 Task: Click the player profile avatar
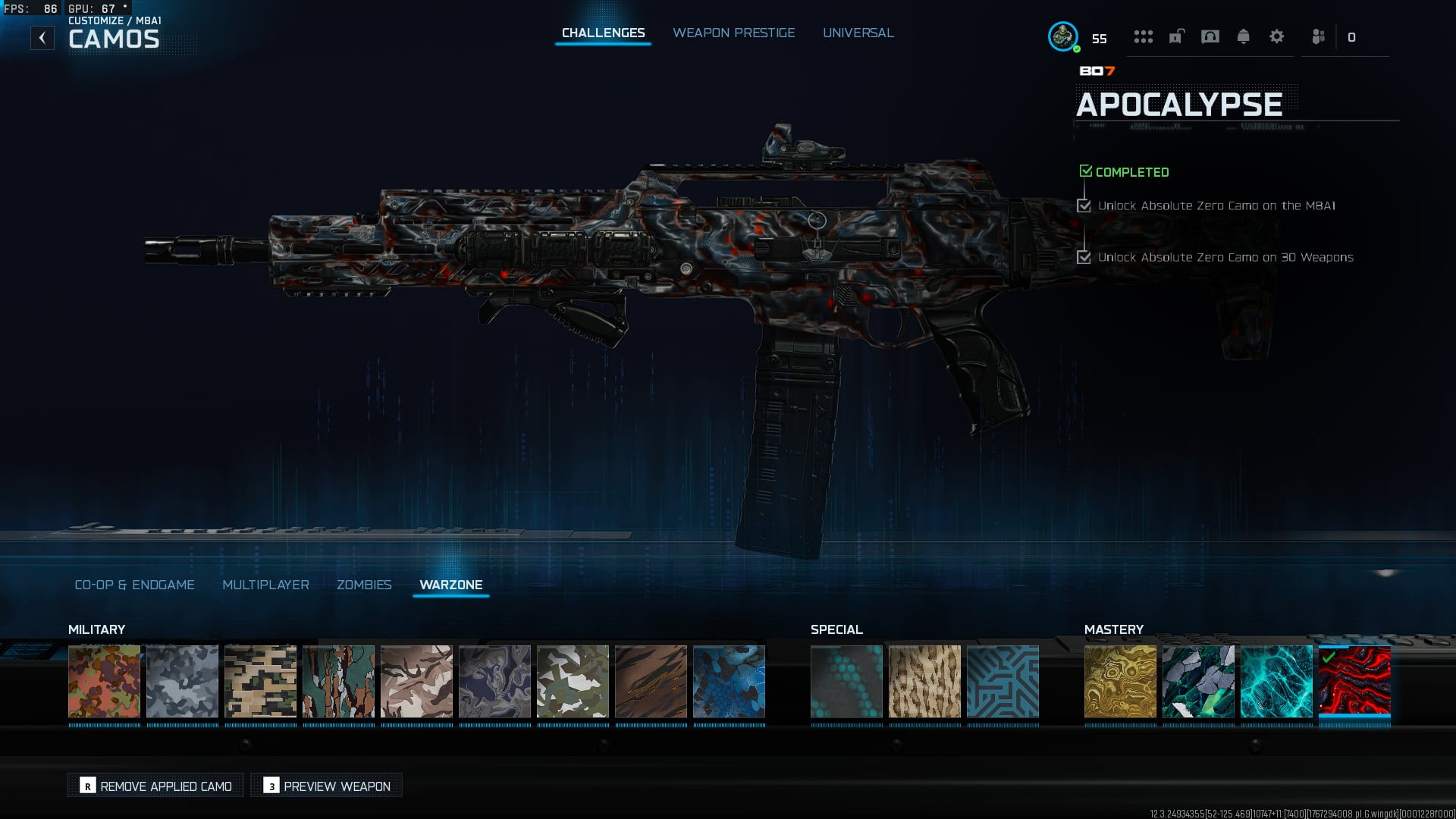(x=1062, y=36)
